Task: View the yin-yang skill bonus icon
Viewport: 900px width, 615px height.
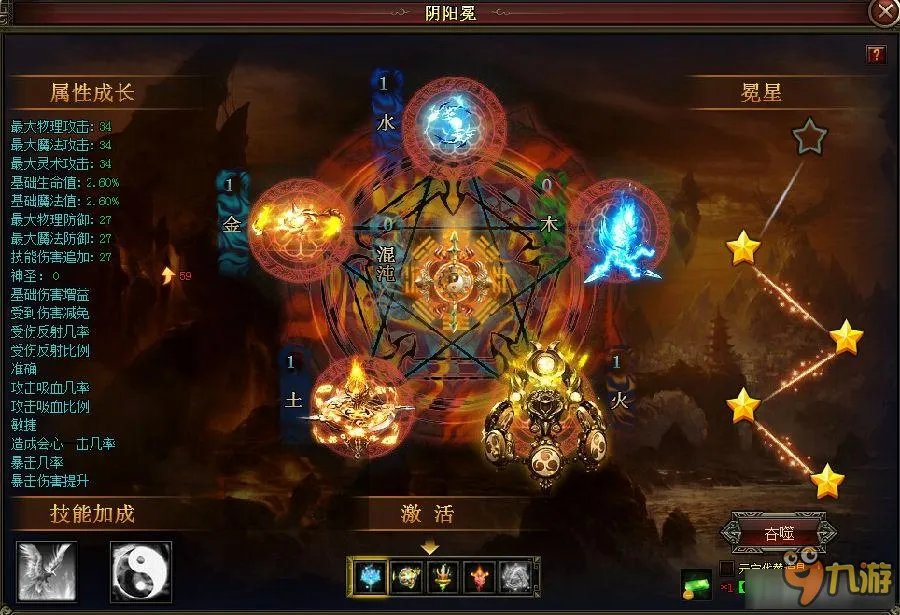Action: click(141, 572)
